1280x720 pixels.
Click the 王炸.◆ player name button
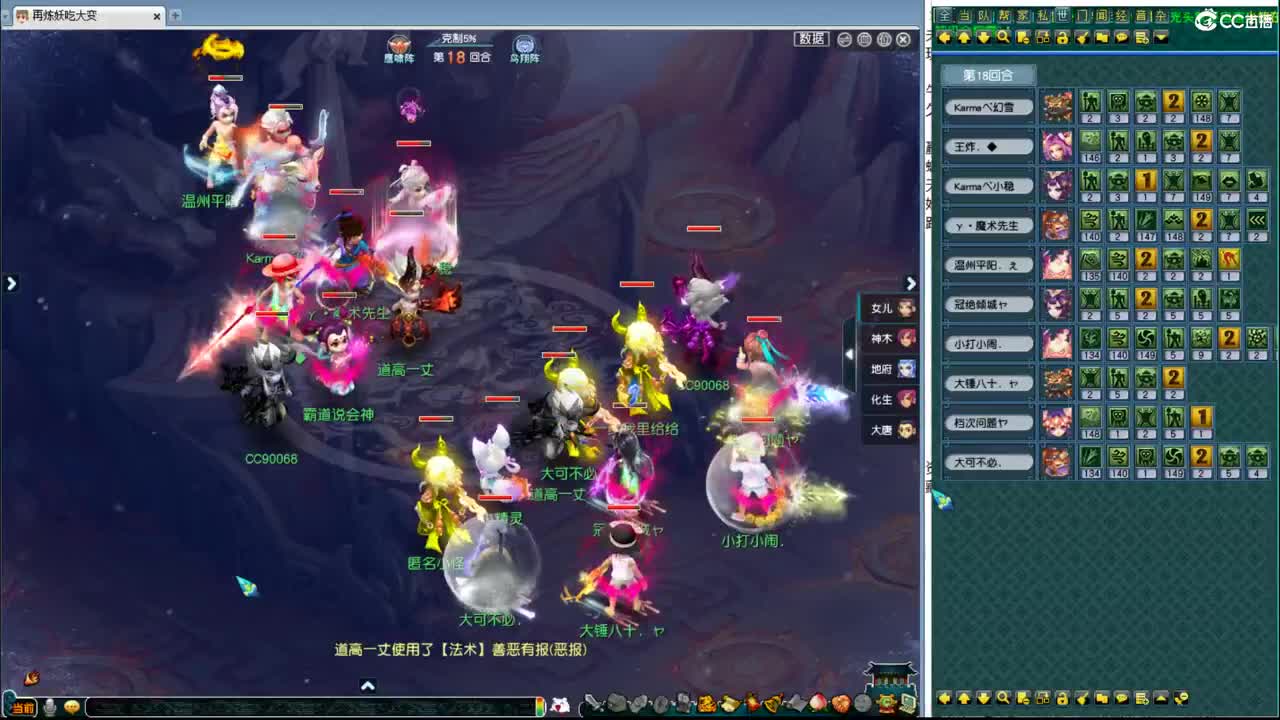point(988,146)
